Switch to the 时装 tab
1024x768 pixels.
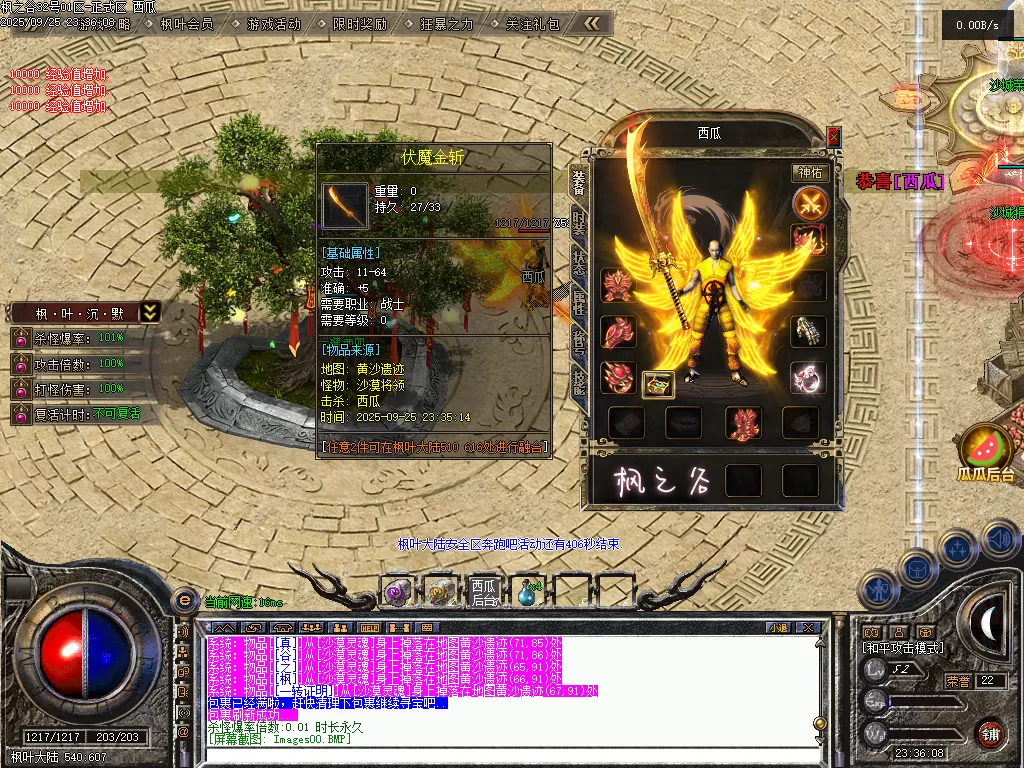coord(579,224)
